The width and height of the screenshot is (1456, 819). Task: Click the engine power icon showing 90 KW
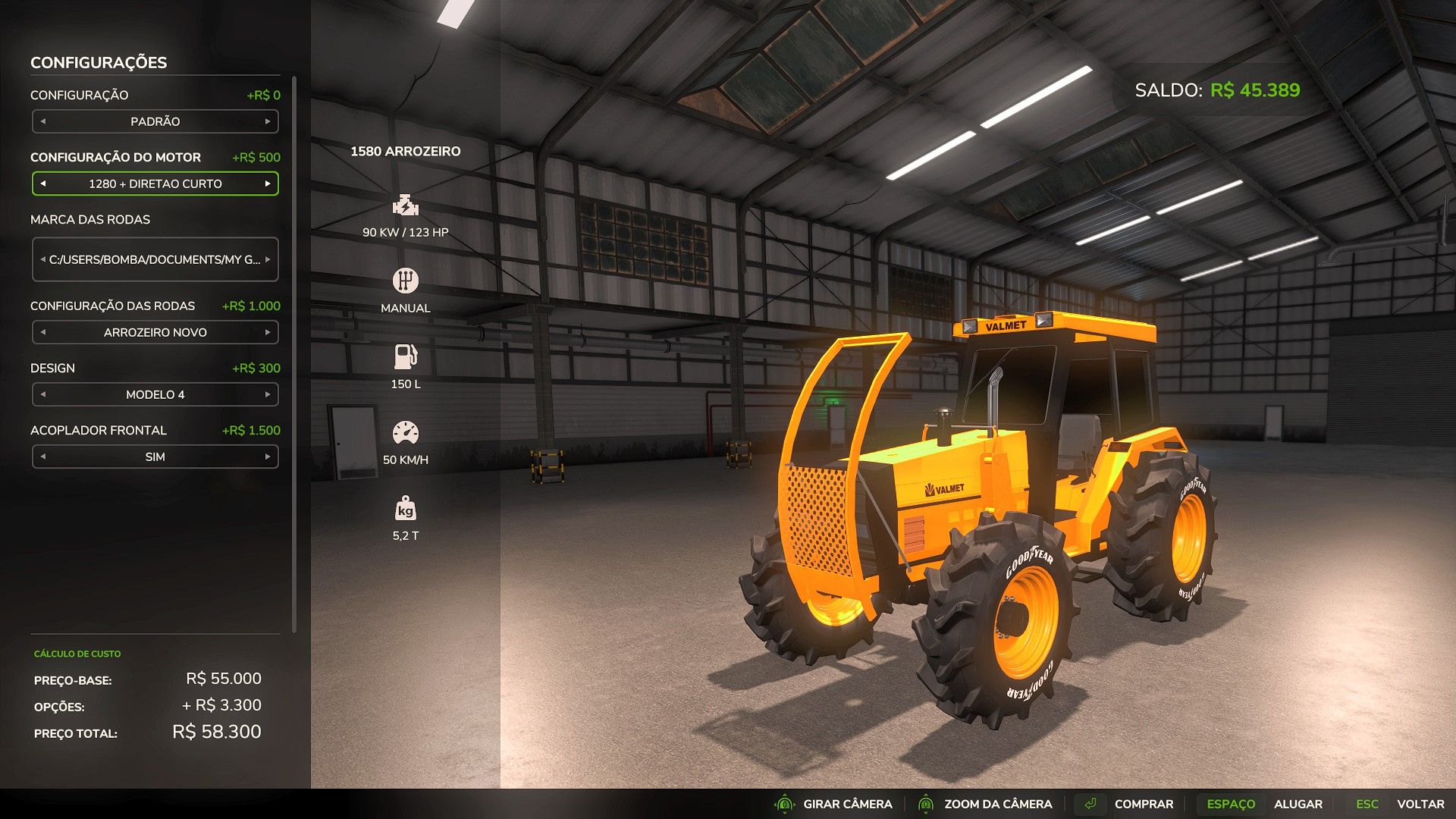click(405, 205)
